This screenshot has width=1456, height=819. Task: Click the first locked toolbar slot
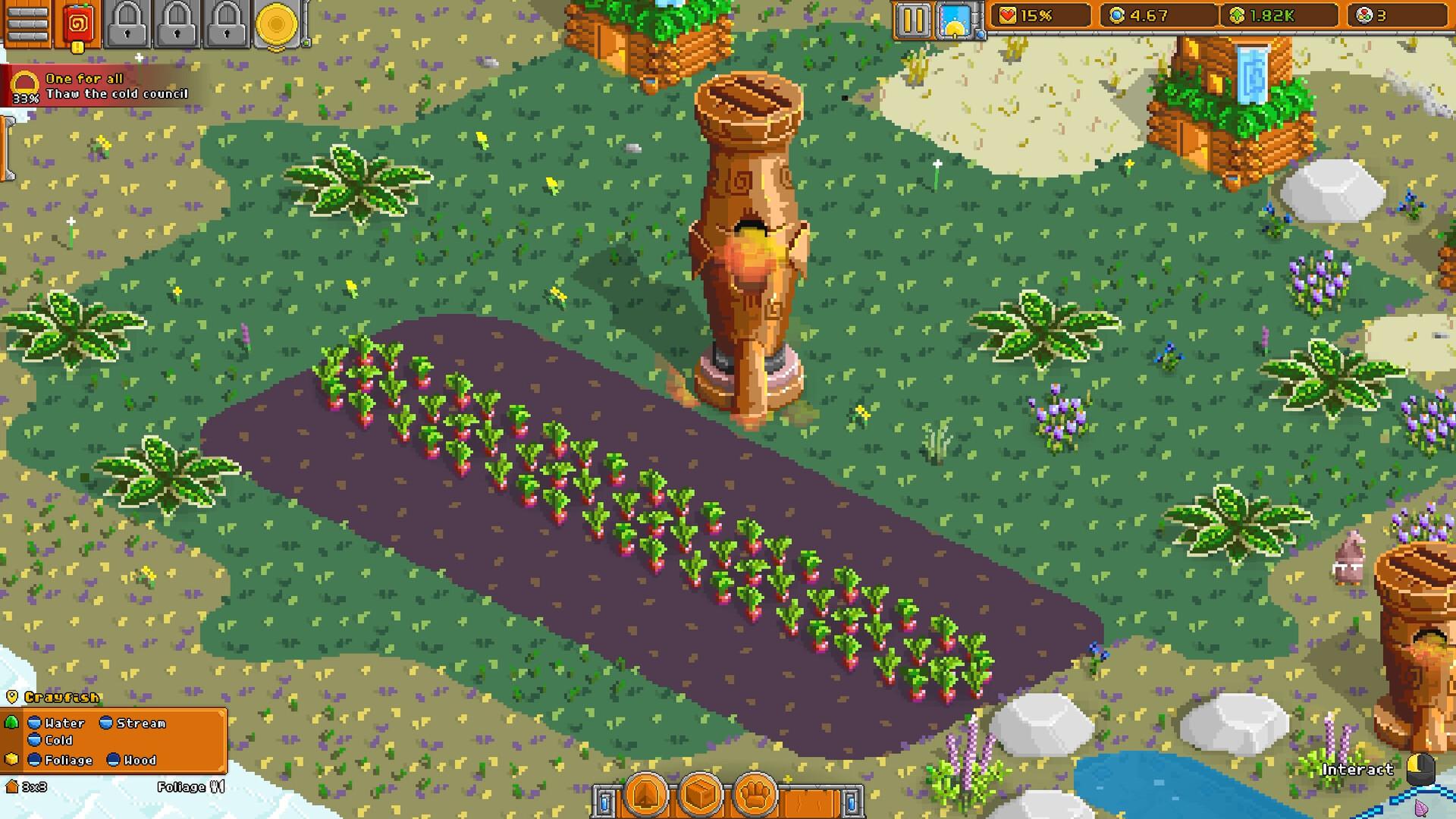tap(126, 20)
